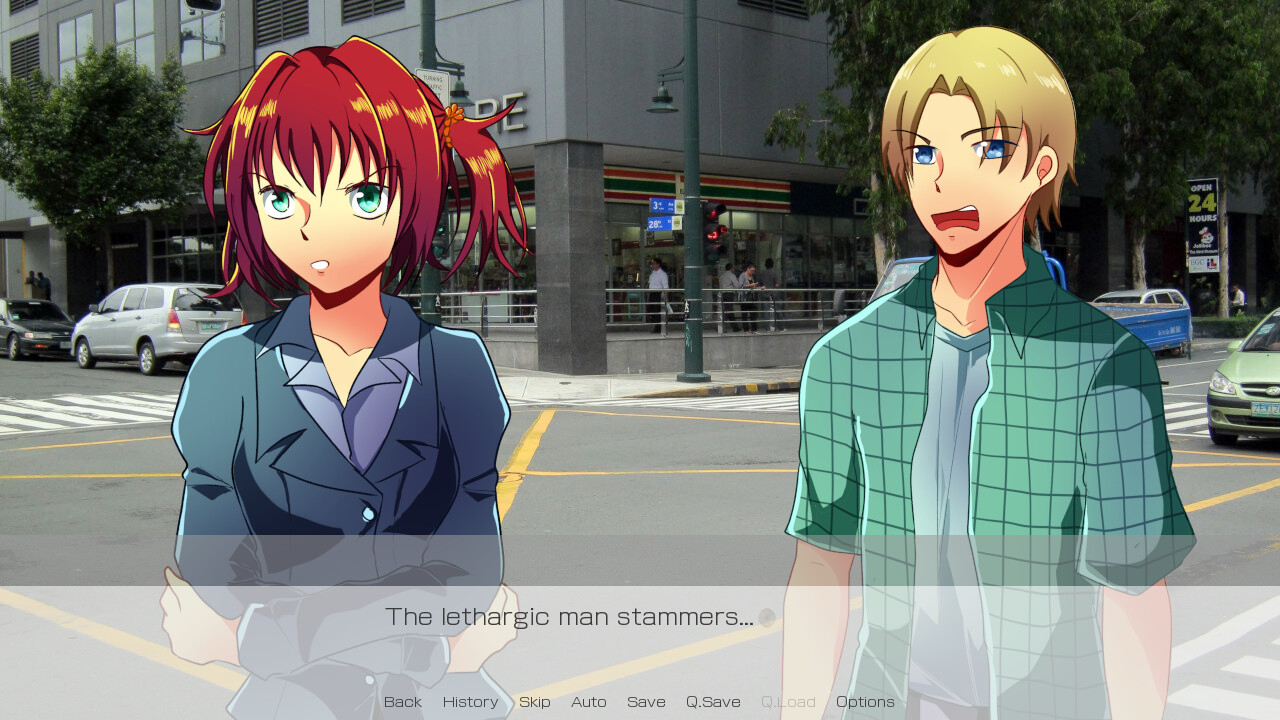Turn on Auto advance
The width and height of the screenshot is (1280, 720).
(588, 702)
